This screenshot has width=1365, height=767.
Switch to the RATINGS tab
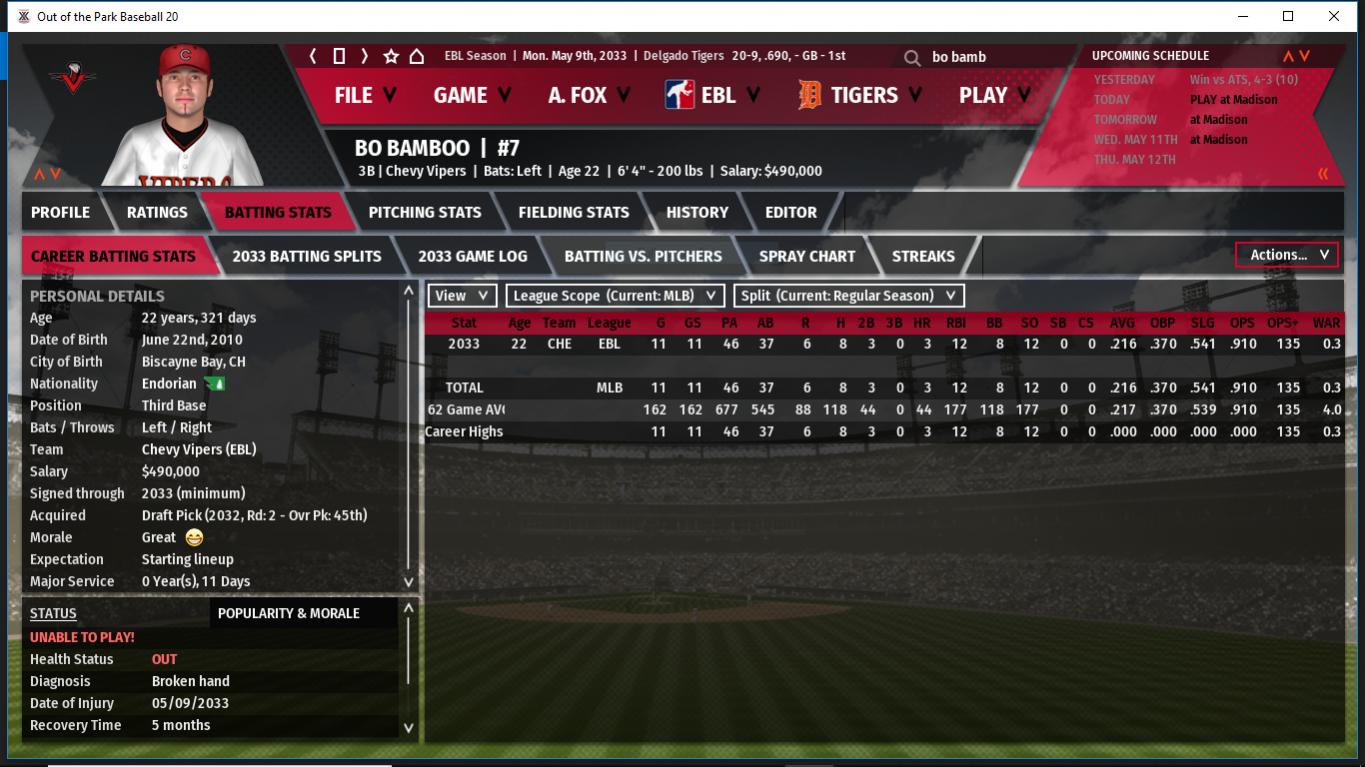coord(157,212)
